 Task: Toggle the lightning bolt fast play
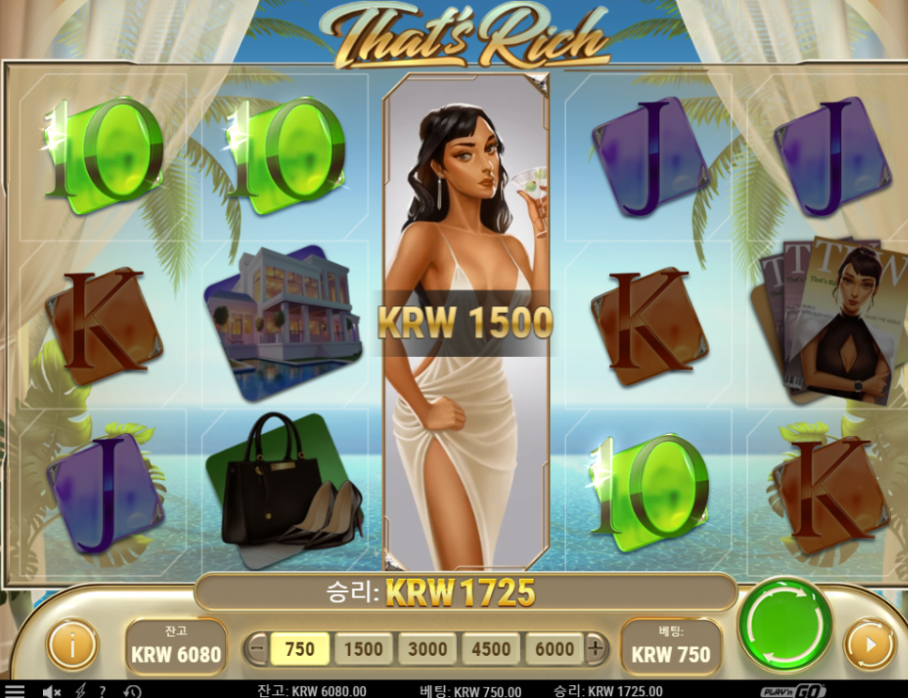coord(80,691)
